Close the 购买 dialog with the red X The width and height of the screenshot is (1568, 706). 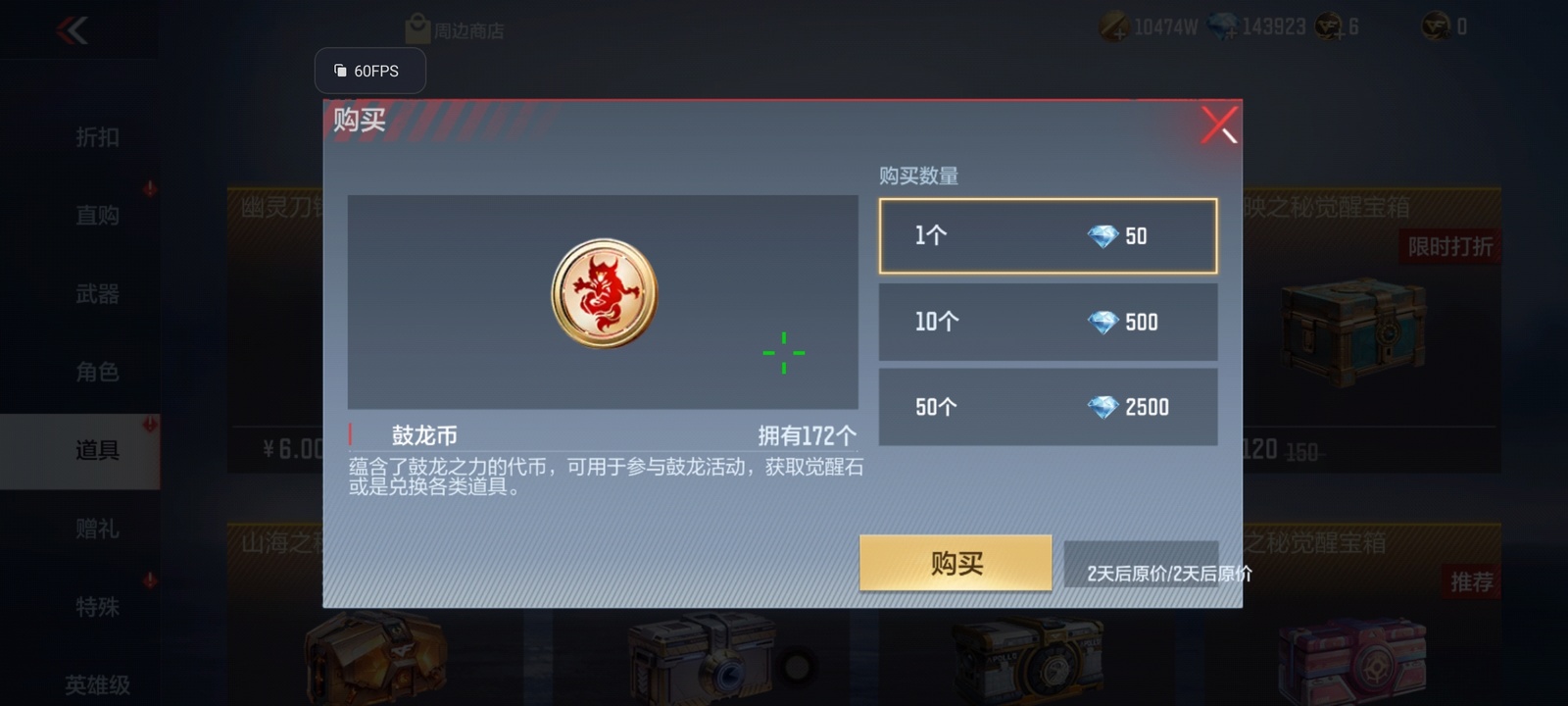1218,126
